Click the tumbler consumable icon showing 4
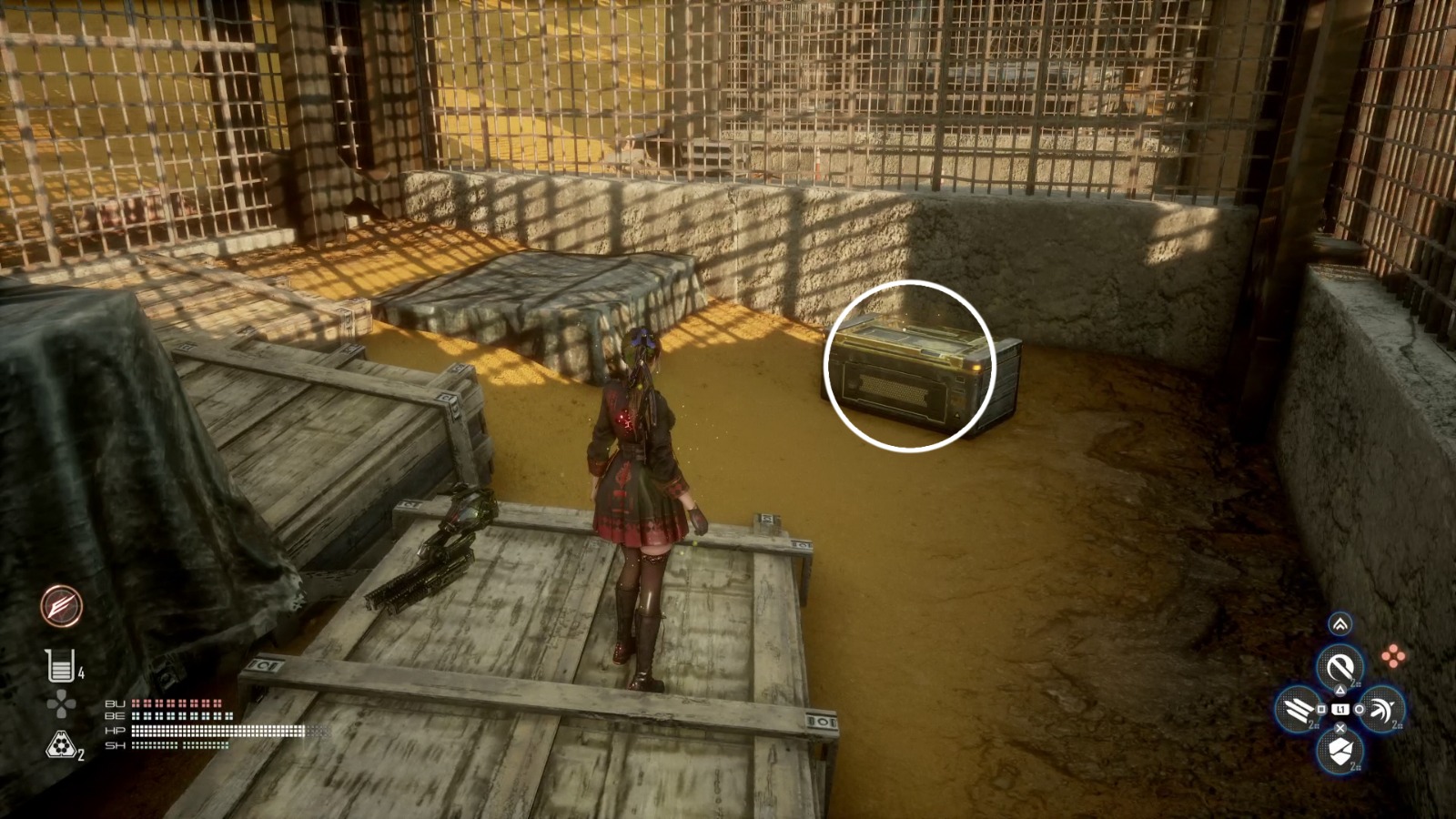1456x819 pixels. tap(61, 667)
